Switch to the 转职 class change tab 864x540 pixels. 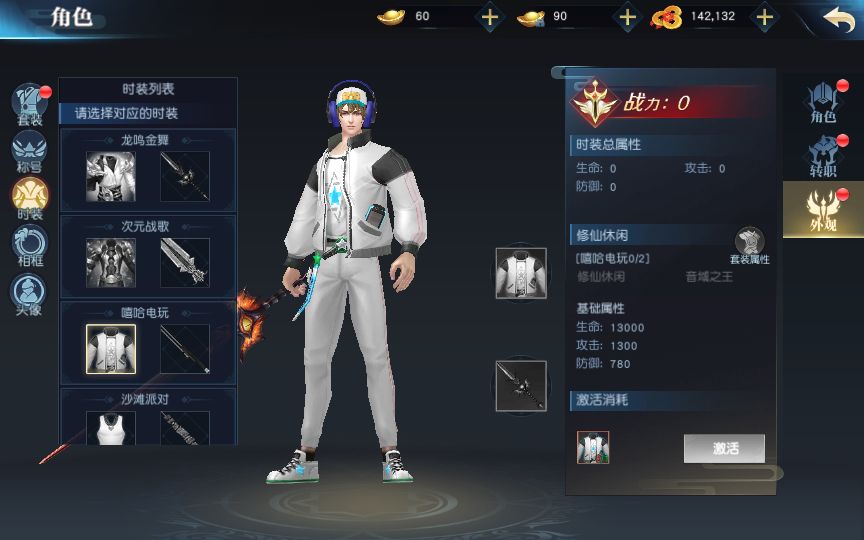click(823, 156)
